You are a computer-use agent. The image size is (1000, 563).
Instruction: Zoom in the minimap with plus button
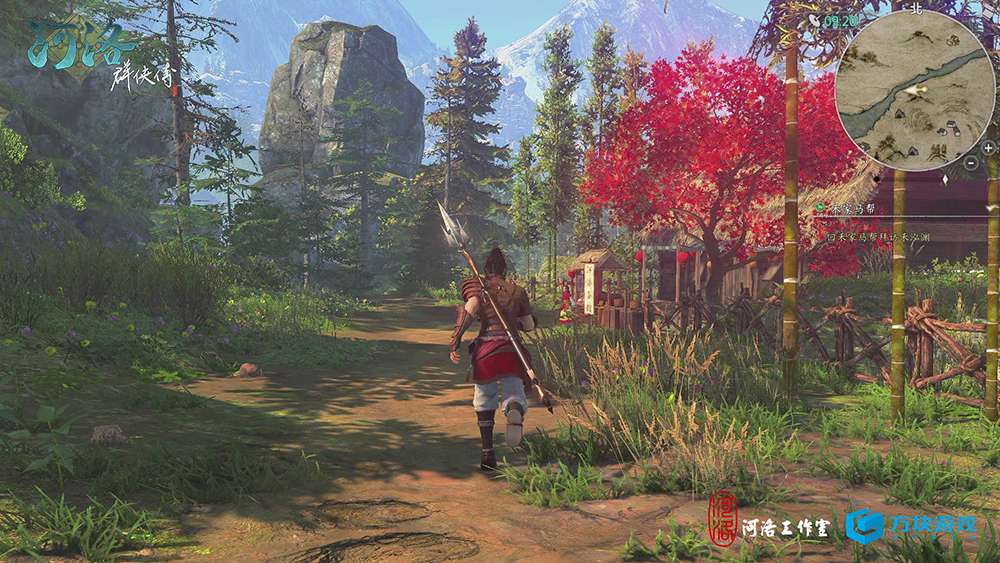(x=988, y=148)
